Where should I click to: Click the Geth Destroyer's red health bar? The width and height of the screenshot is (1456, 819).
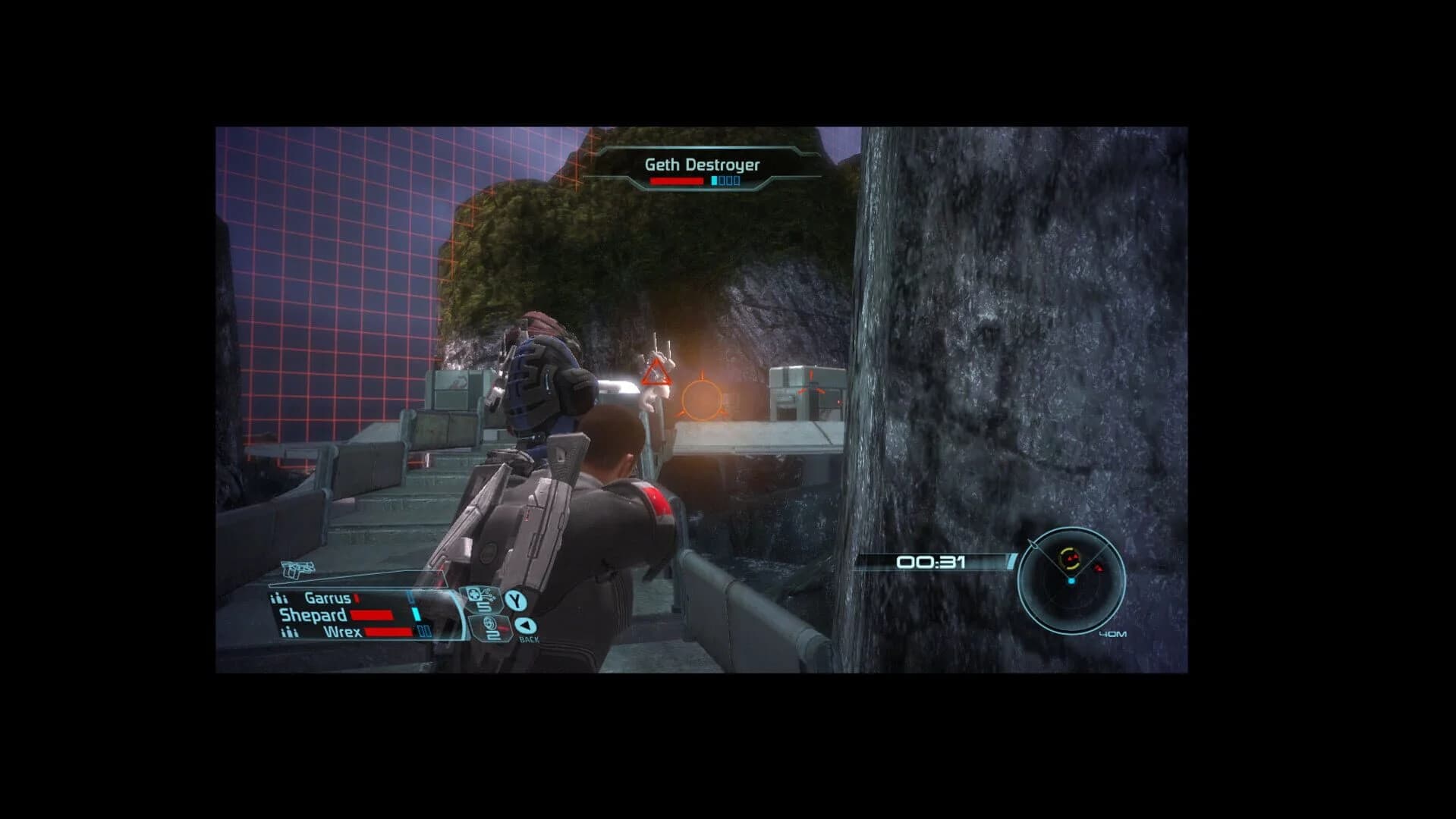click(x=678, y=180)
